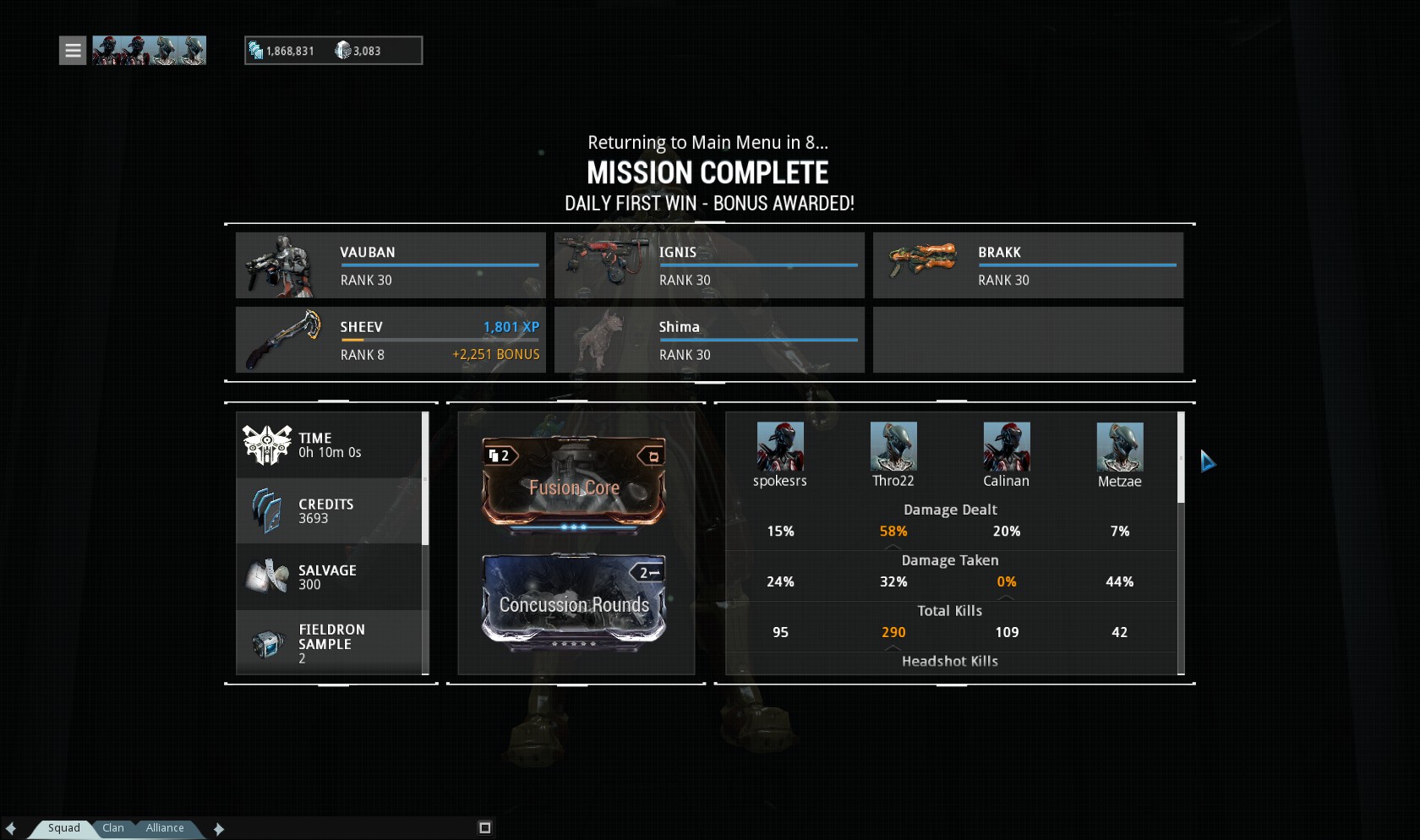Select player Metzae avatar
Image resolution: width=1420 pixels, height=840 pixels.
point(1119,447)
